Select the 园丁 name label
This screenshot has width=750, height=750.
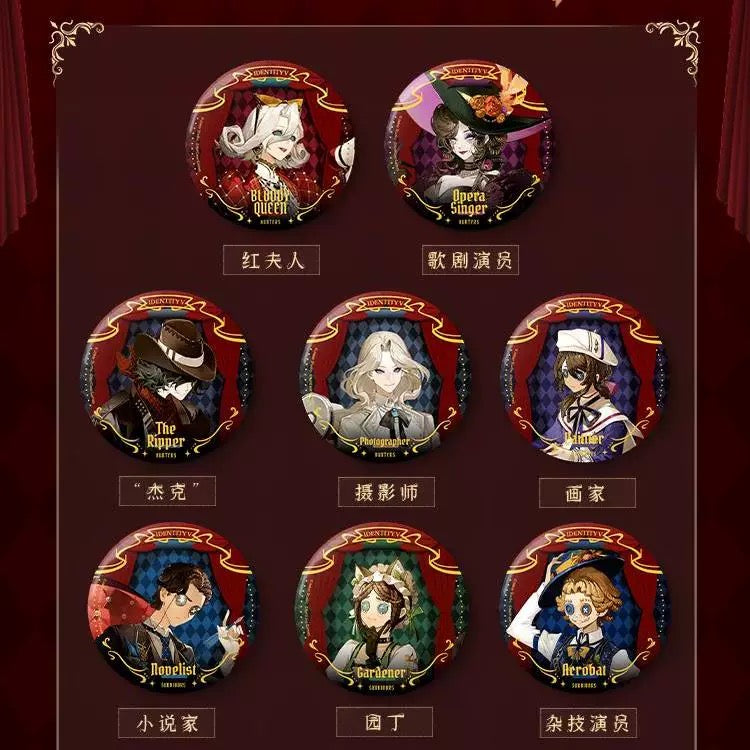tap(384, 722)
